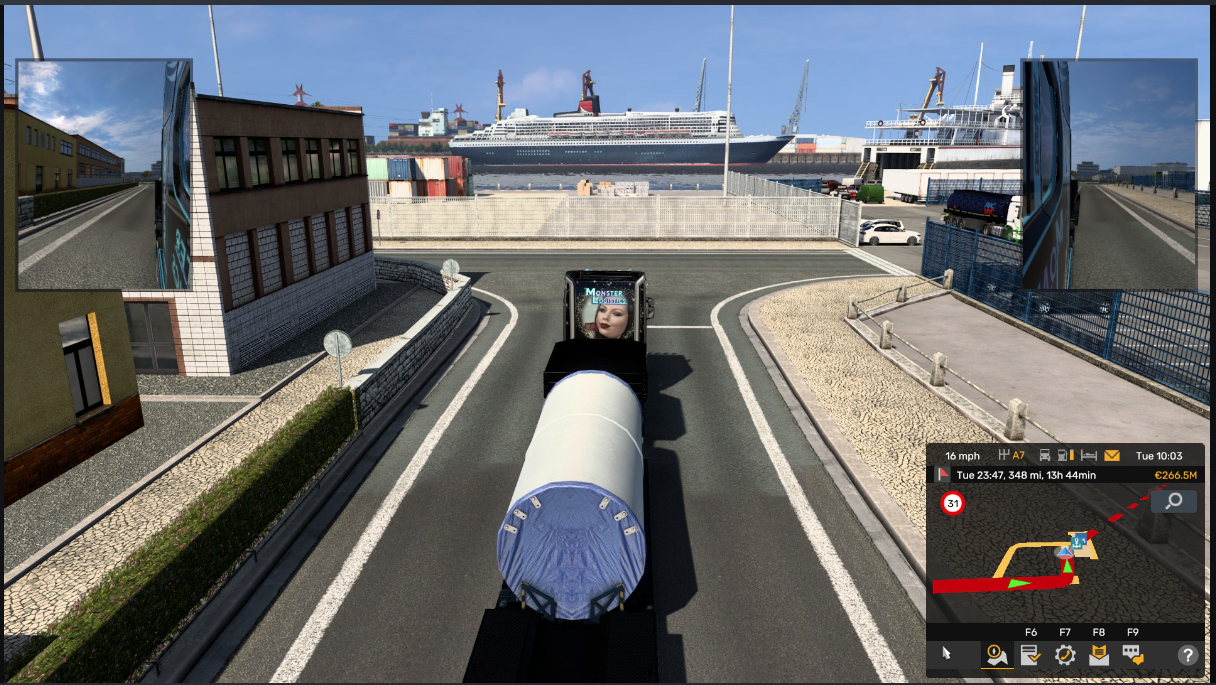Show the mail inbox tab (F8)

tap(1098, 655)
